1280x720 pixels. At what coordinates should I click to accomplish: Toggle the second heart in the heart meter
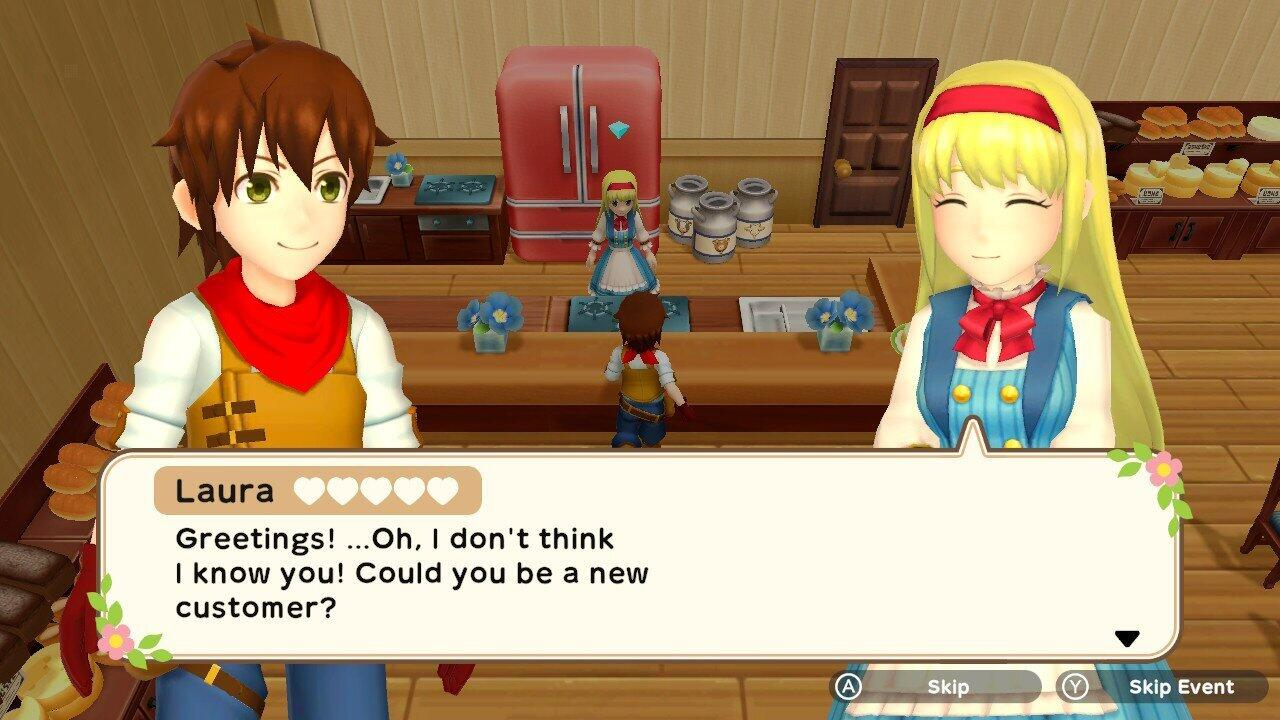tap(343, 490)
